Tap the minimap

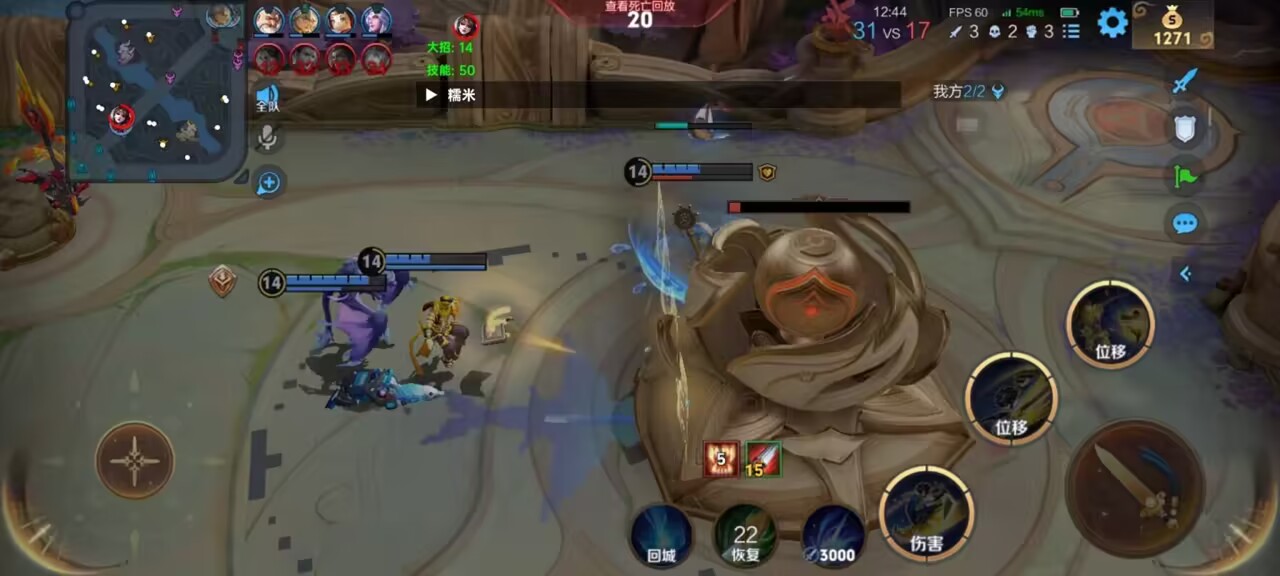coord(158,92)
